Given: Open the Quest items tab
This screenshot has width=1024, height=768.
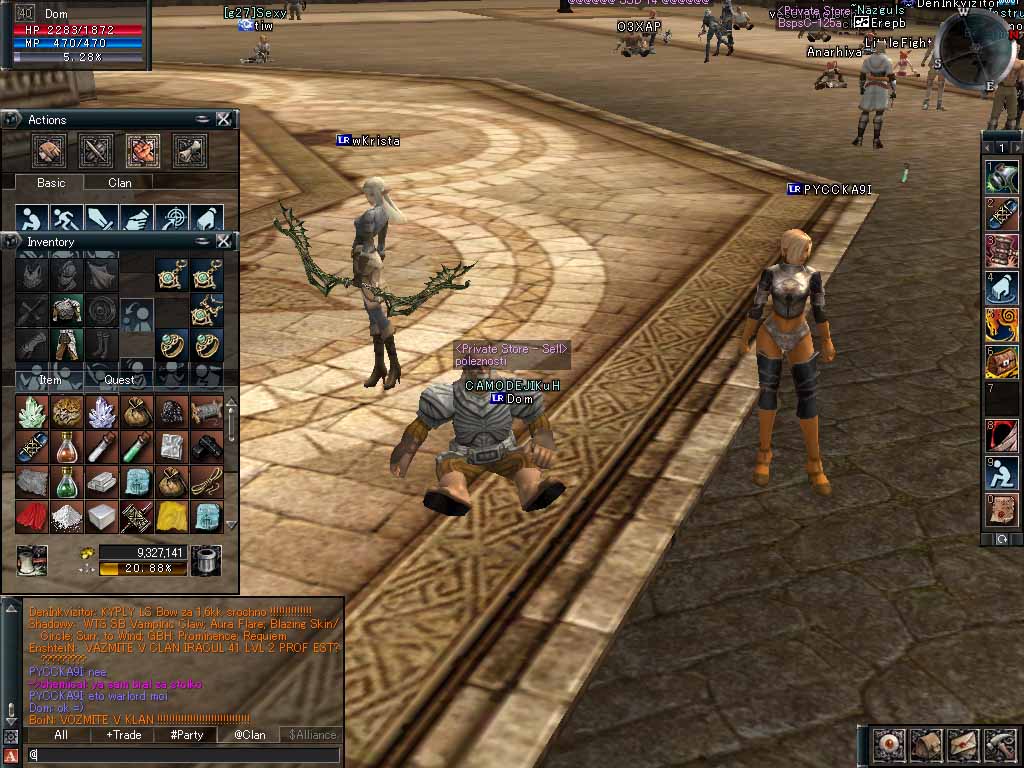Looking at the screenshot, I should 120,380.
